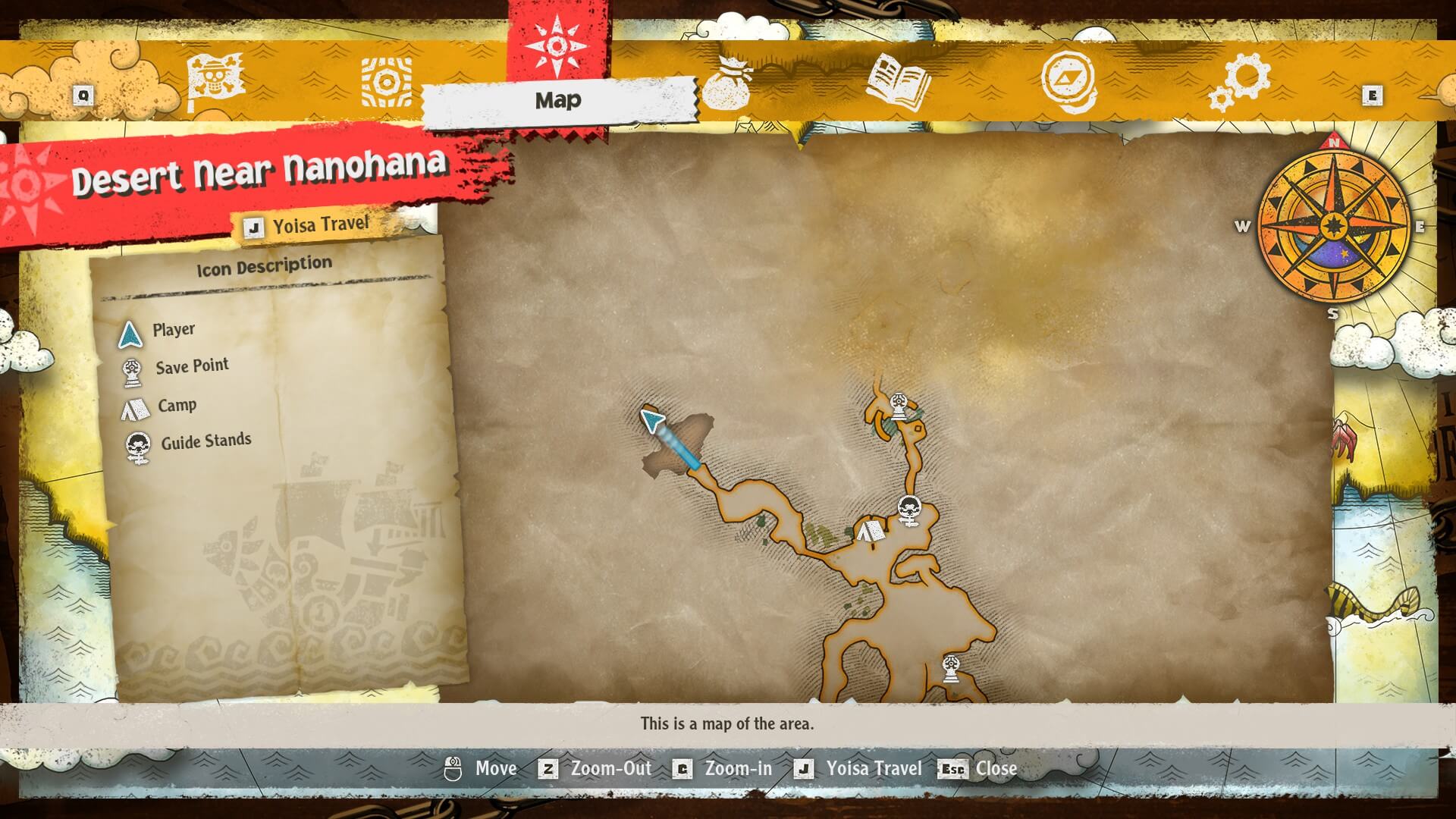Switch to the Map tab

click(558, 99)
